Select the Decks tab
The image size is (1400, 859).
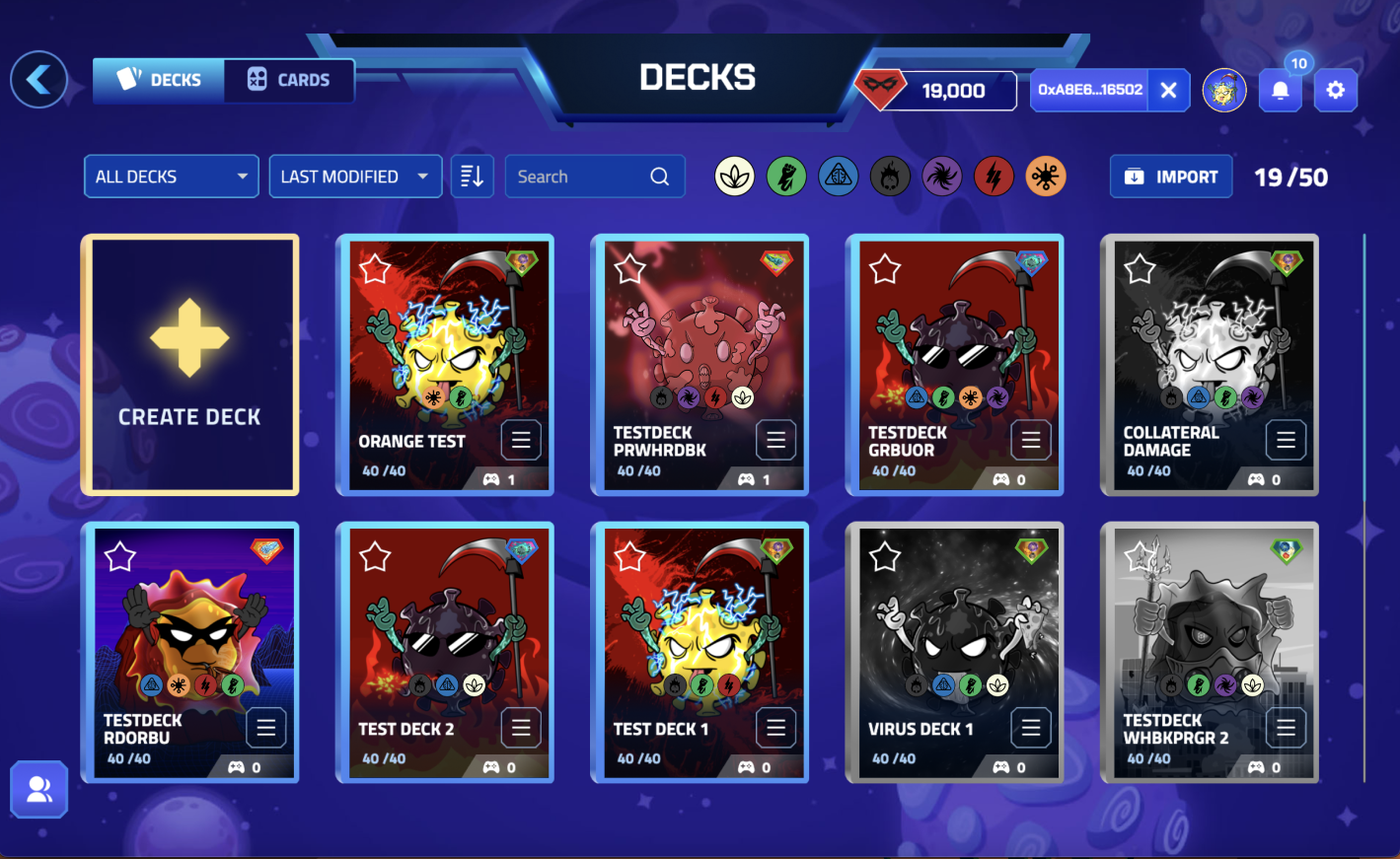[159, 80]
